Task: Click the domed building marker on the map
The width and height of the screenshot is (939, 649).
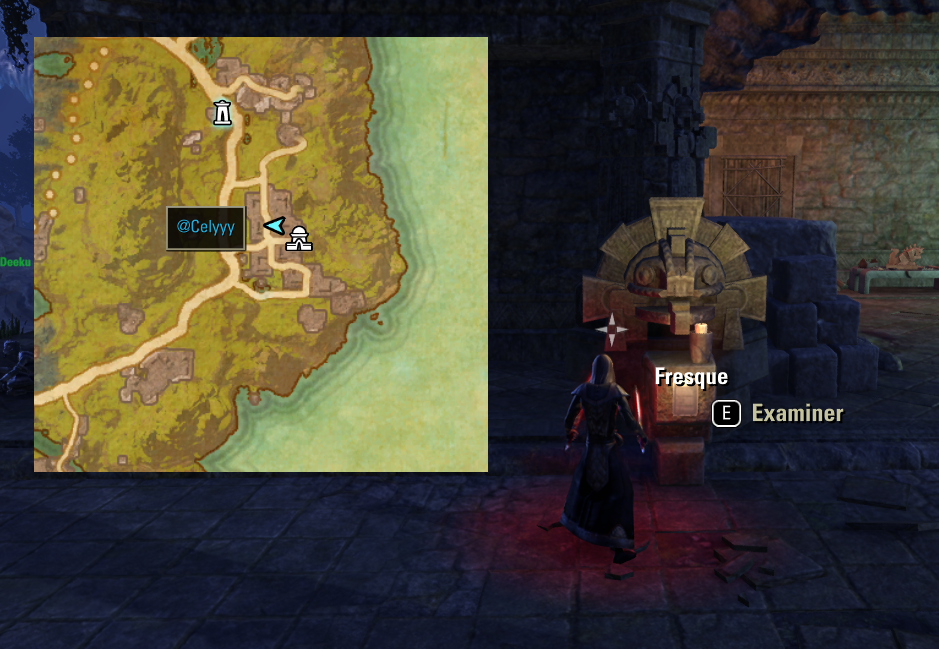Action: click(x=298, y=238)
